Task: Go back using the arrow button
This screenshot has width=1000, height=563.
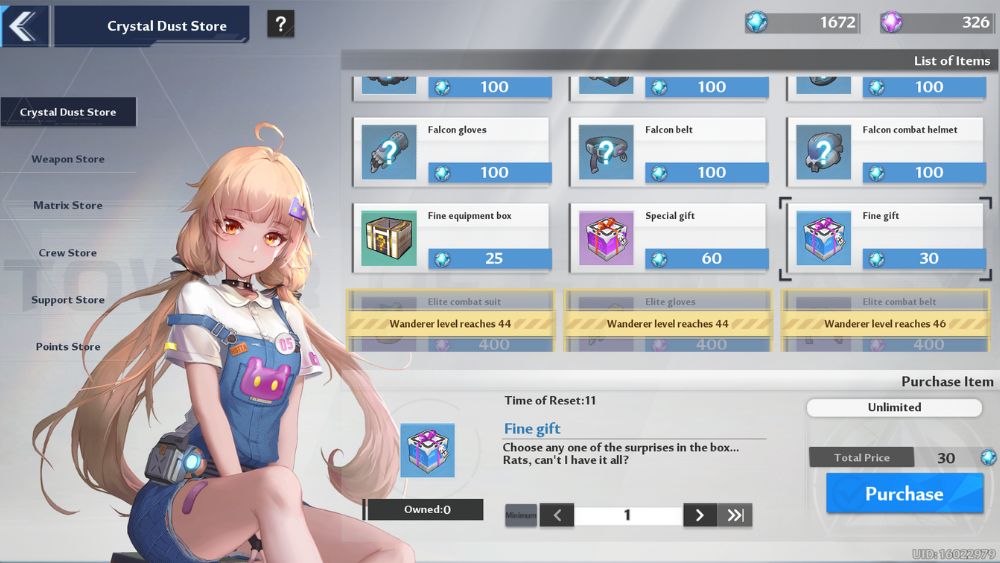Action: point(24,25)
